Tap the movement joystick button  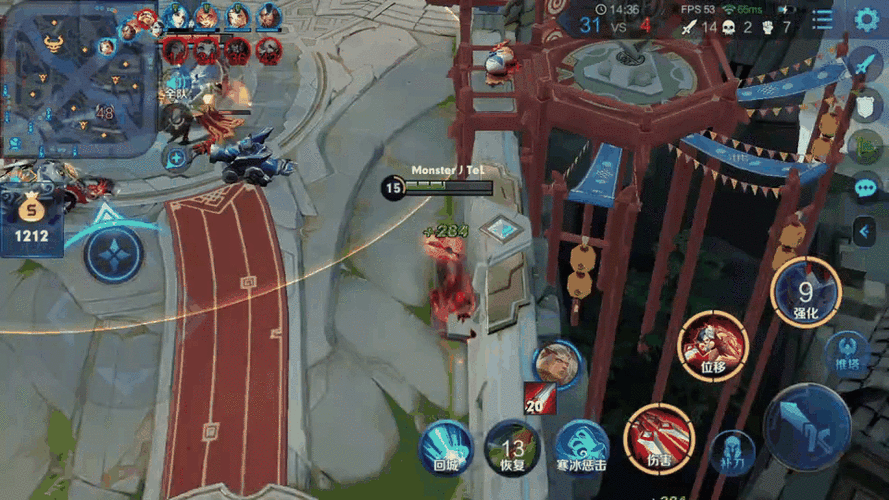click(113, 253)
